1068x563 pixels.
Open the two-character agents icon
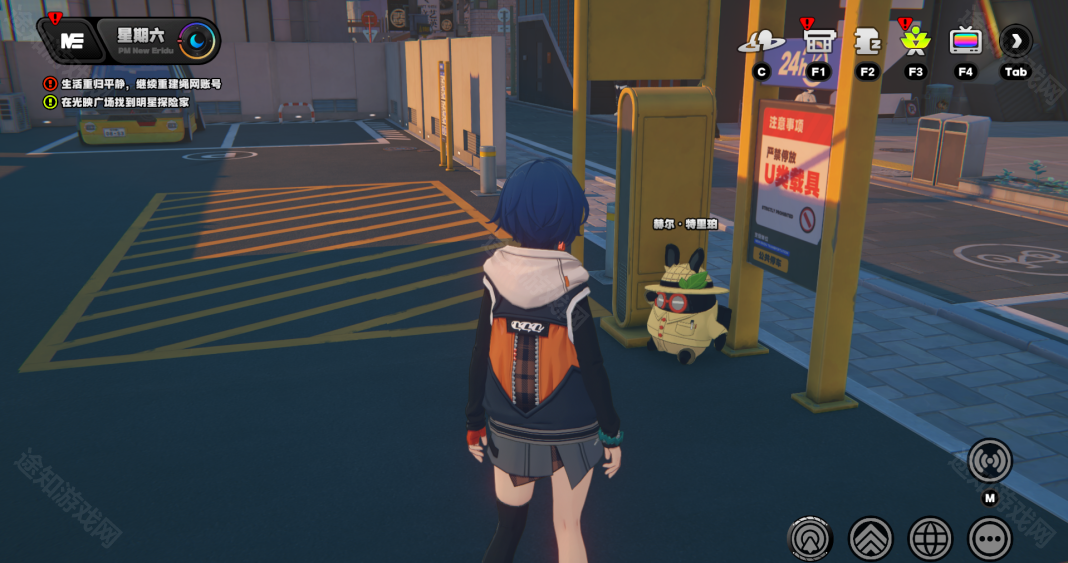(762, 42)
